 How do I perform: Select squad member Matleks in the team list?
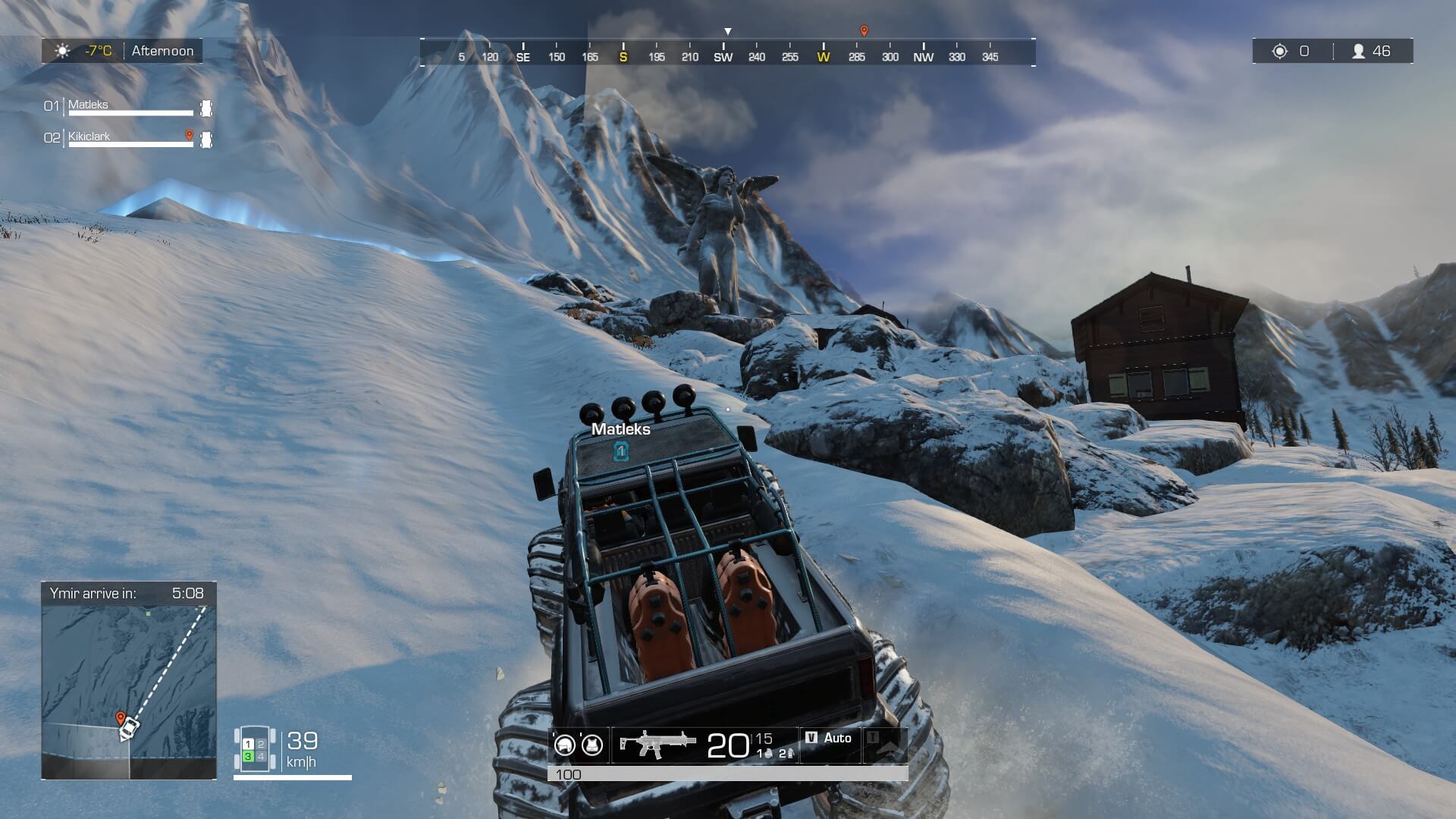pyautogui.click(x=89, y=105)
